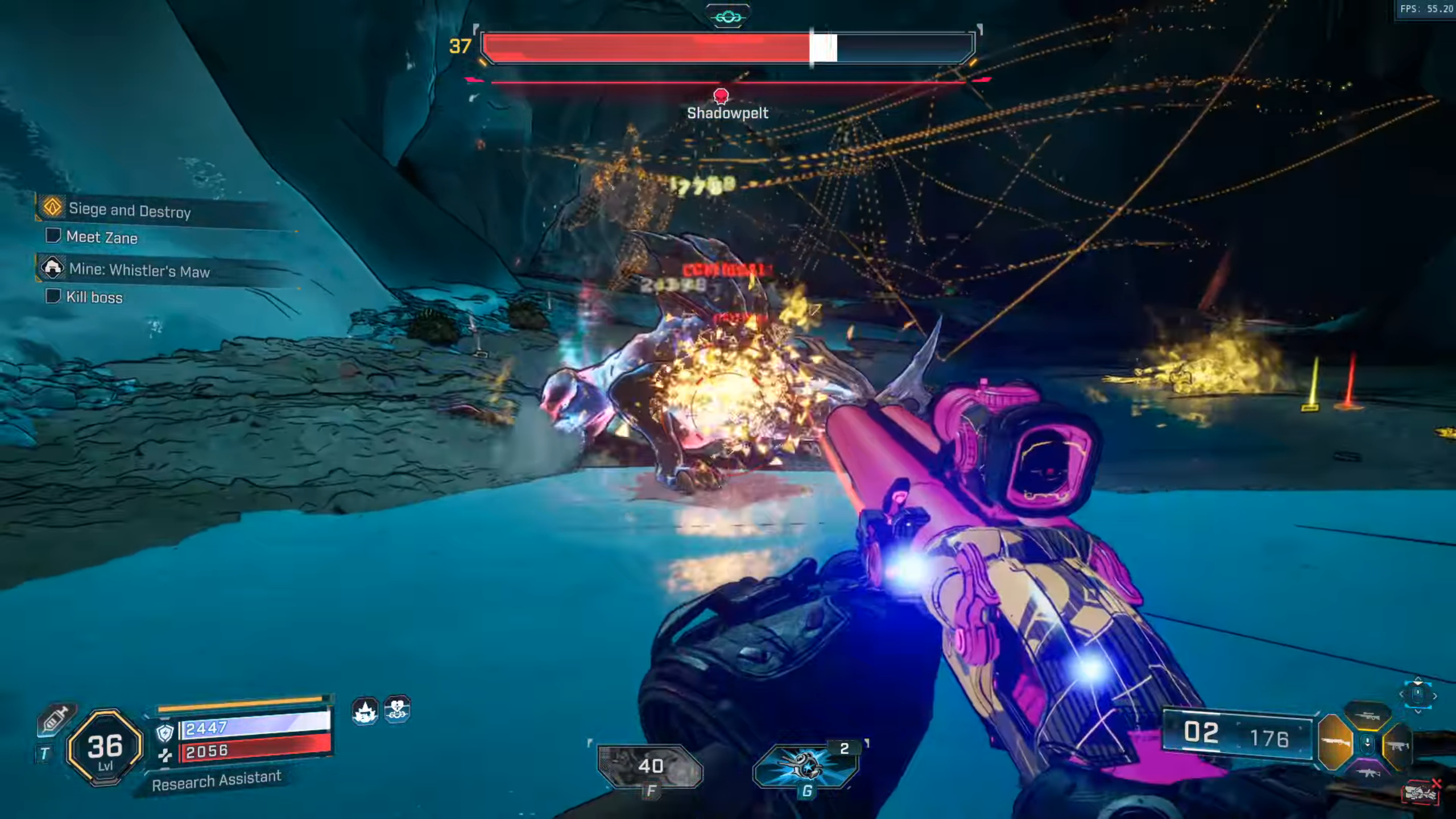The image size is (1456, 819).
Task: Inspect the spiky creature status effect icon
Action: tap(365, 710)
